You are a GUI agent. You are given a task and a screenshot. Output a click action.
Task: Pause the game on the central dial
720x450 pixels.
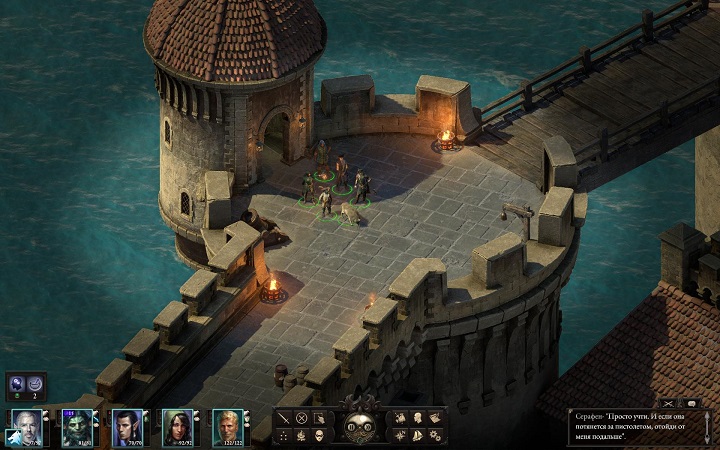pos(352,427)
